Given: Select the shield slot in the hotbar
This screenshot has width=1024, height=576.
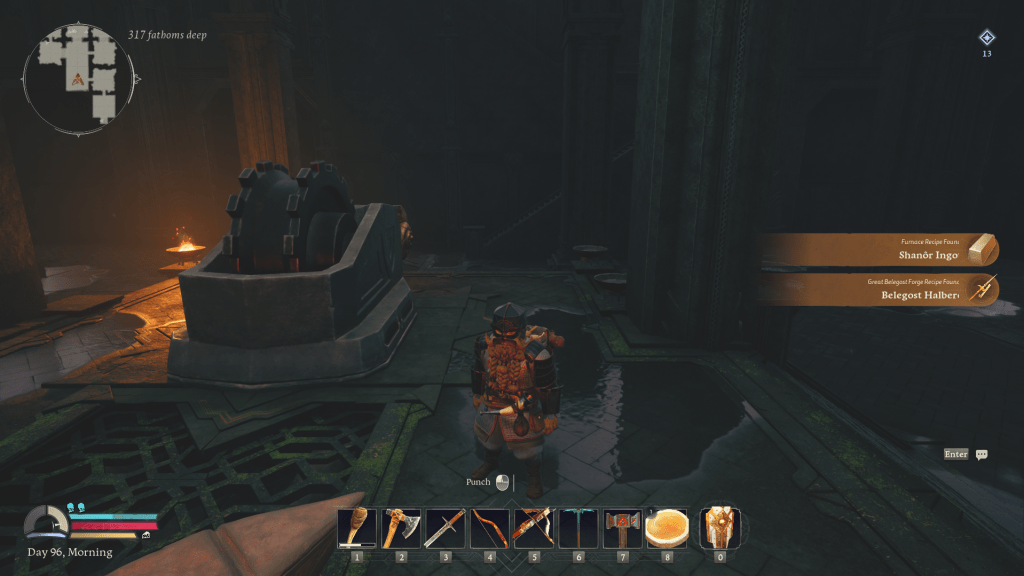Looking at the screenshot, I should (718, 526).
